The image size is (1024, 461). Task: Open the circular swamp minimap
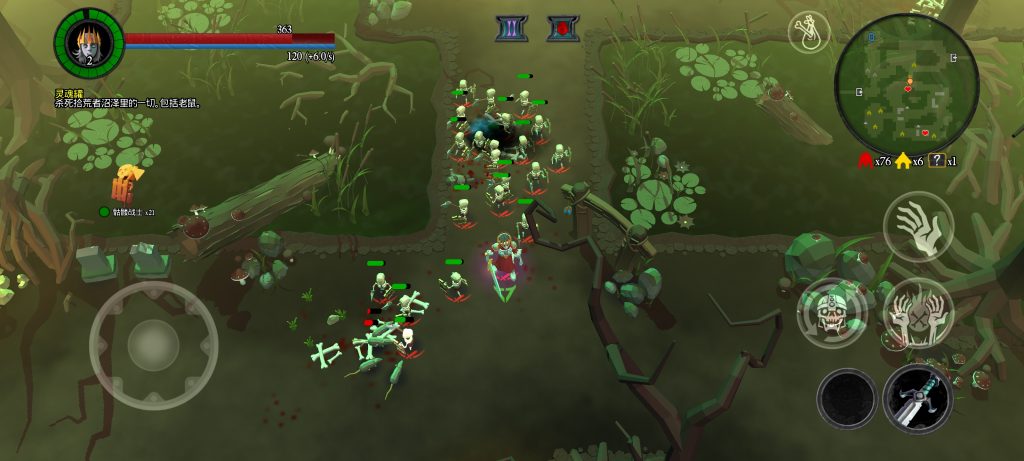906,84
